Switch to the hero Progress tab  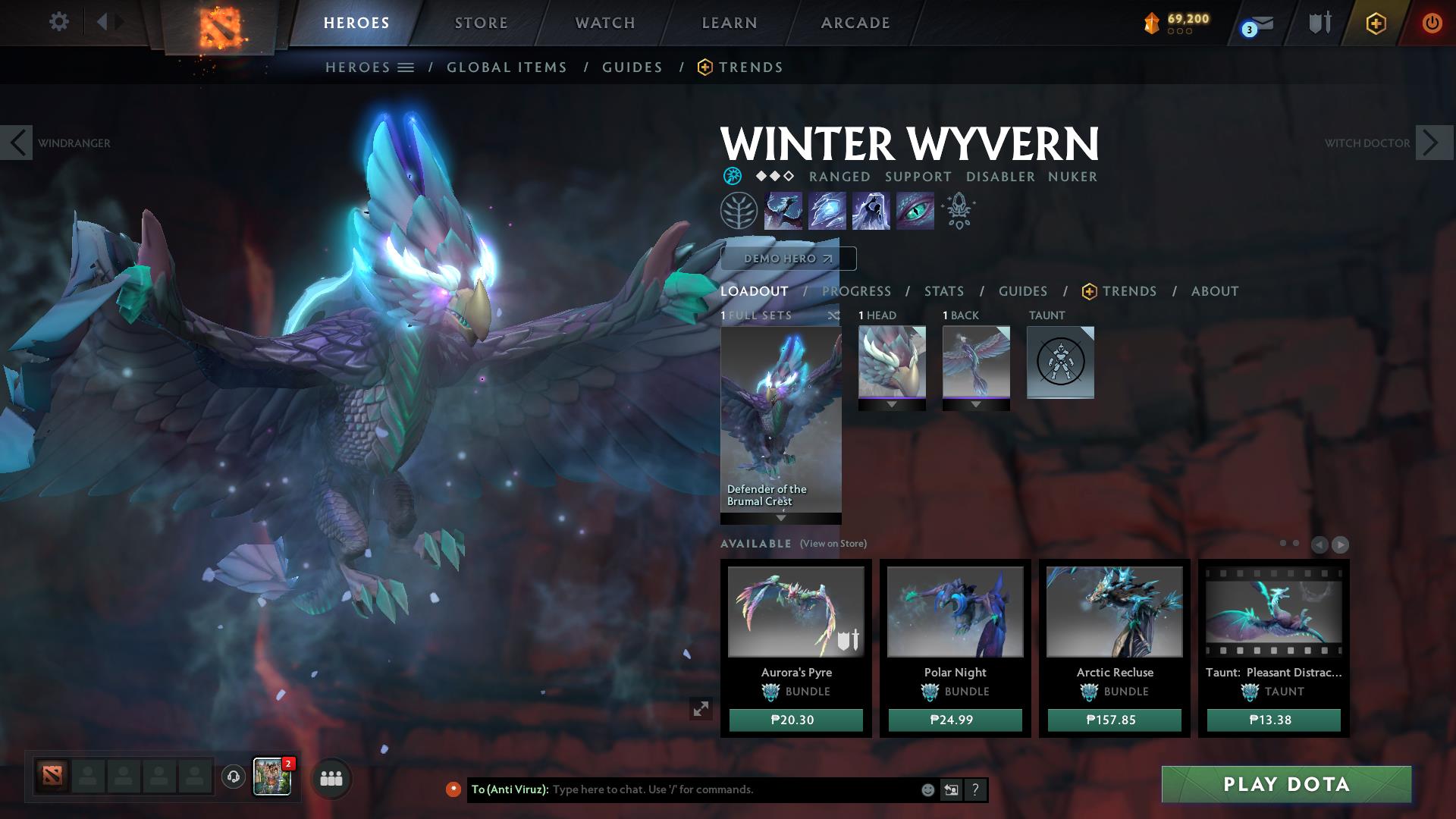pos(856,291)
